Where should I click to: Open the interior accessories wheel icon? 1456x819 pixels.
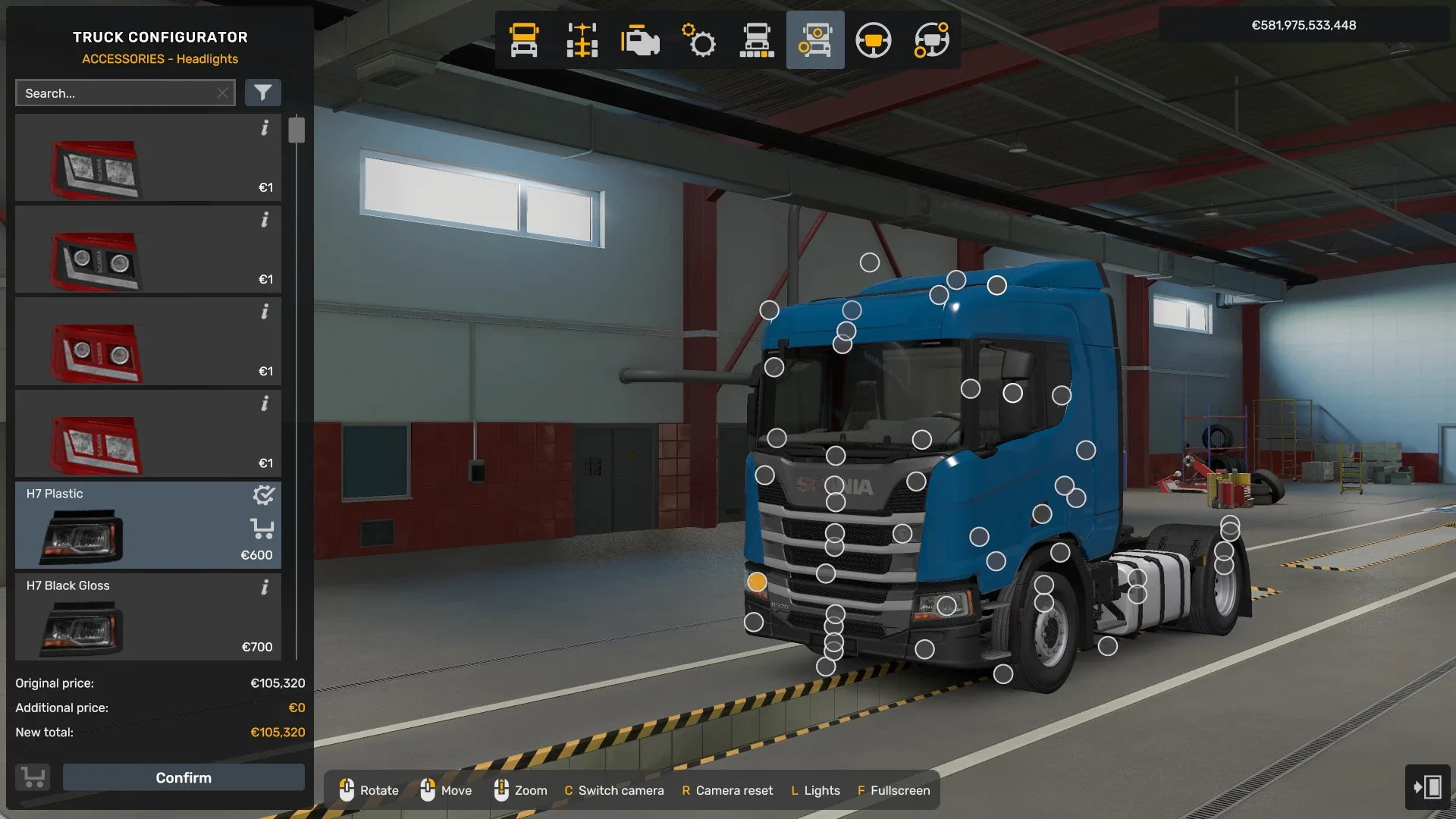point(932,40)
